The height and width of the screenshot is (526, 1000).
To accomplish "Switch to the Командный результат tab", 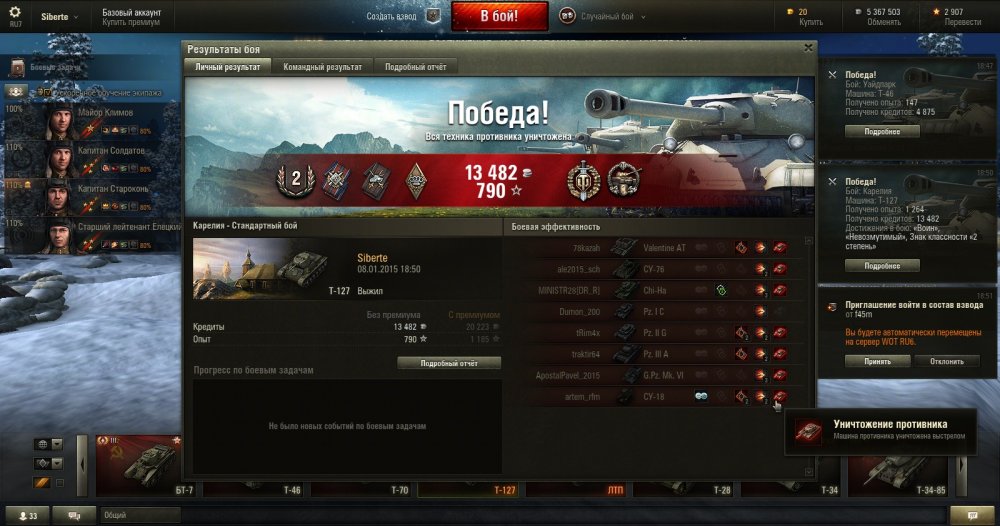I will [x=322, y=66].
